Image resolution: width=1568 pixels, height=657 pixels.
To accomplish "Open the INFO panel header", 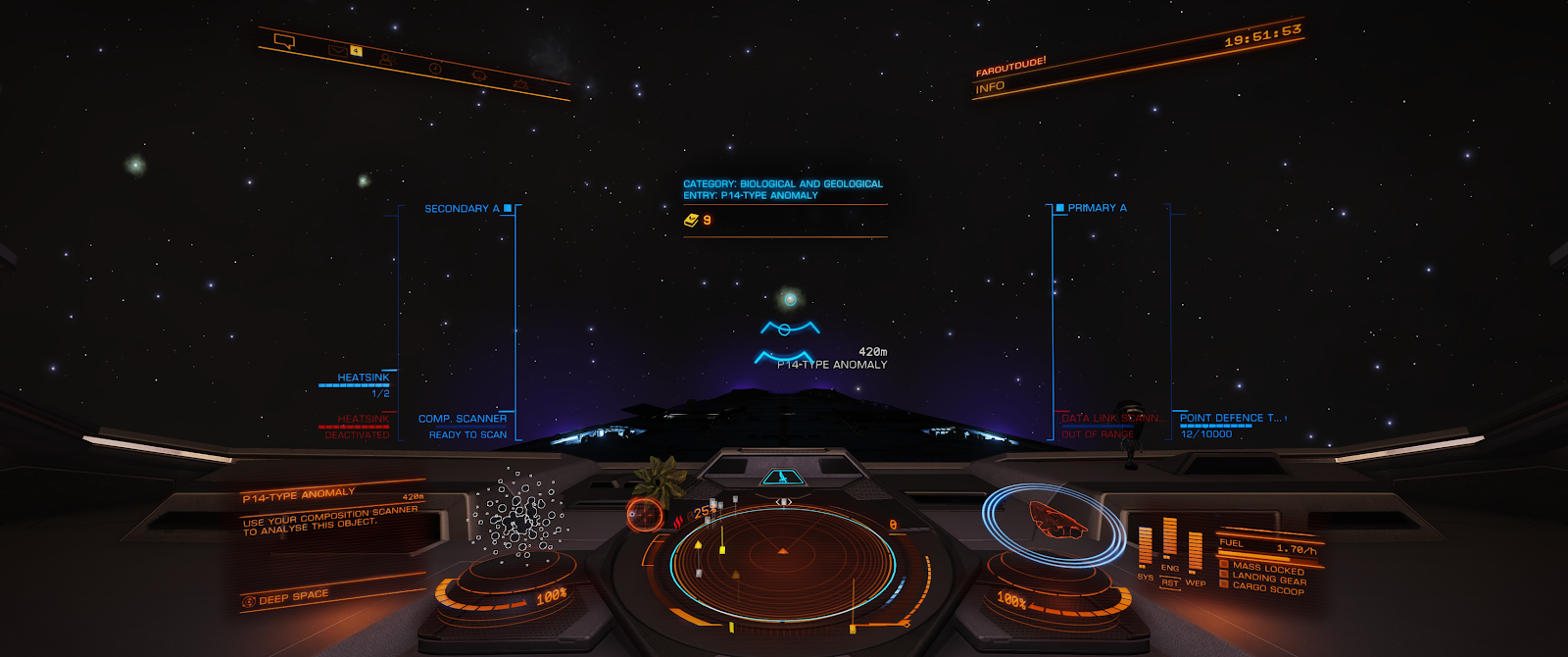I will (x=990, y=87).
